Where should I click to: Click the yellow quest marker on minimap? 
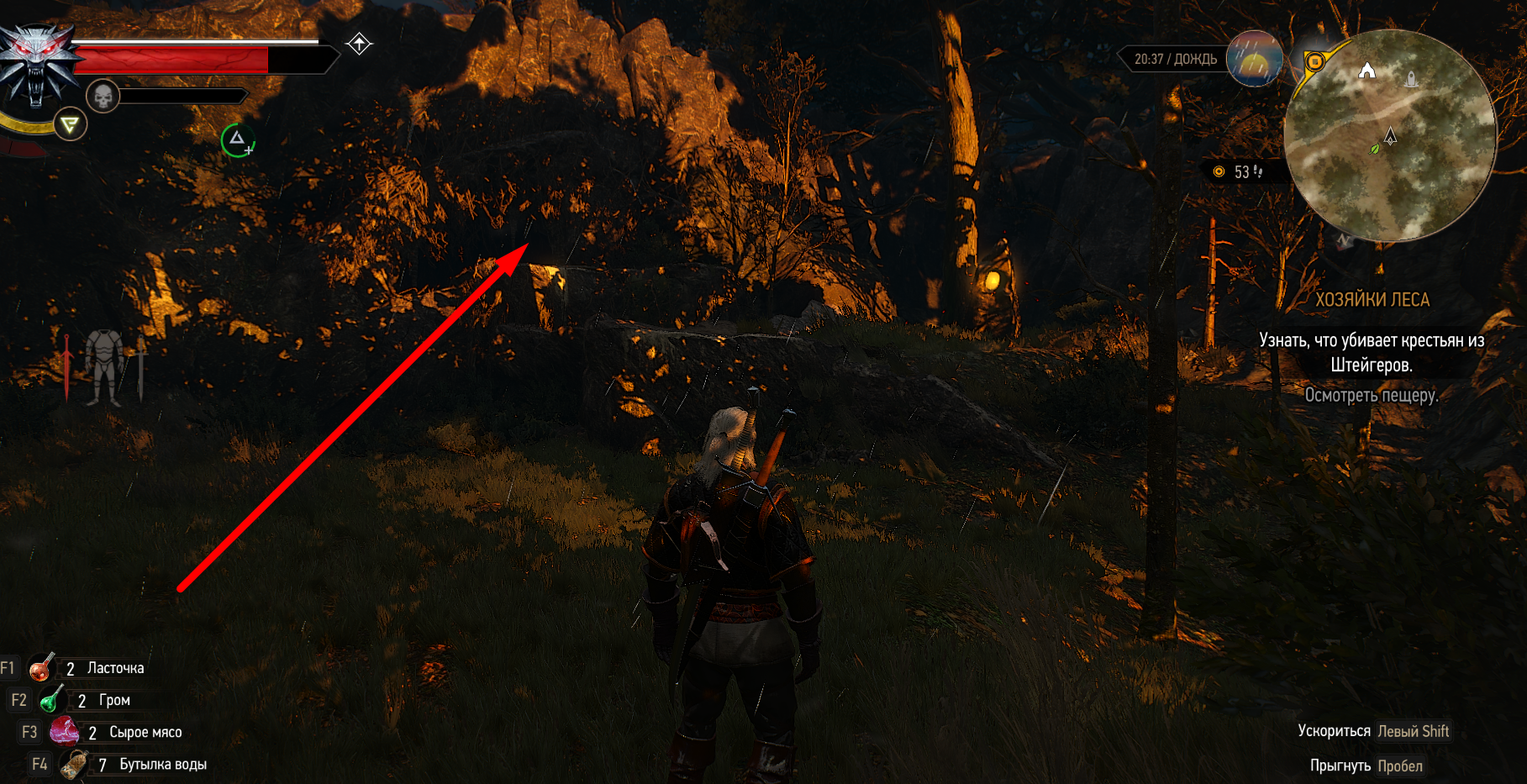[x=1314, y=61]
